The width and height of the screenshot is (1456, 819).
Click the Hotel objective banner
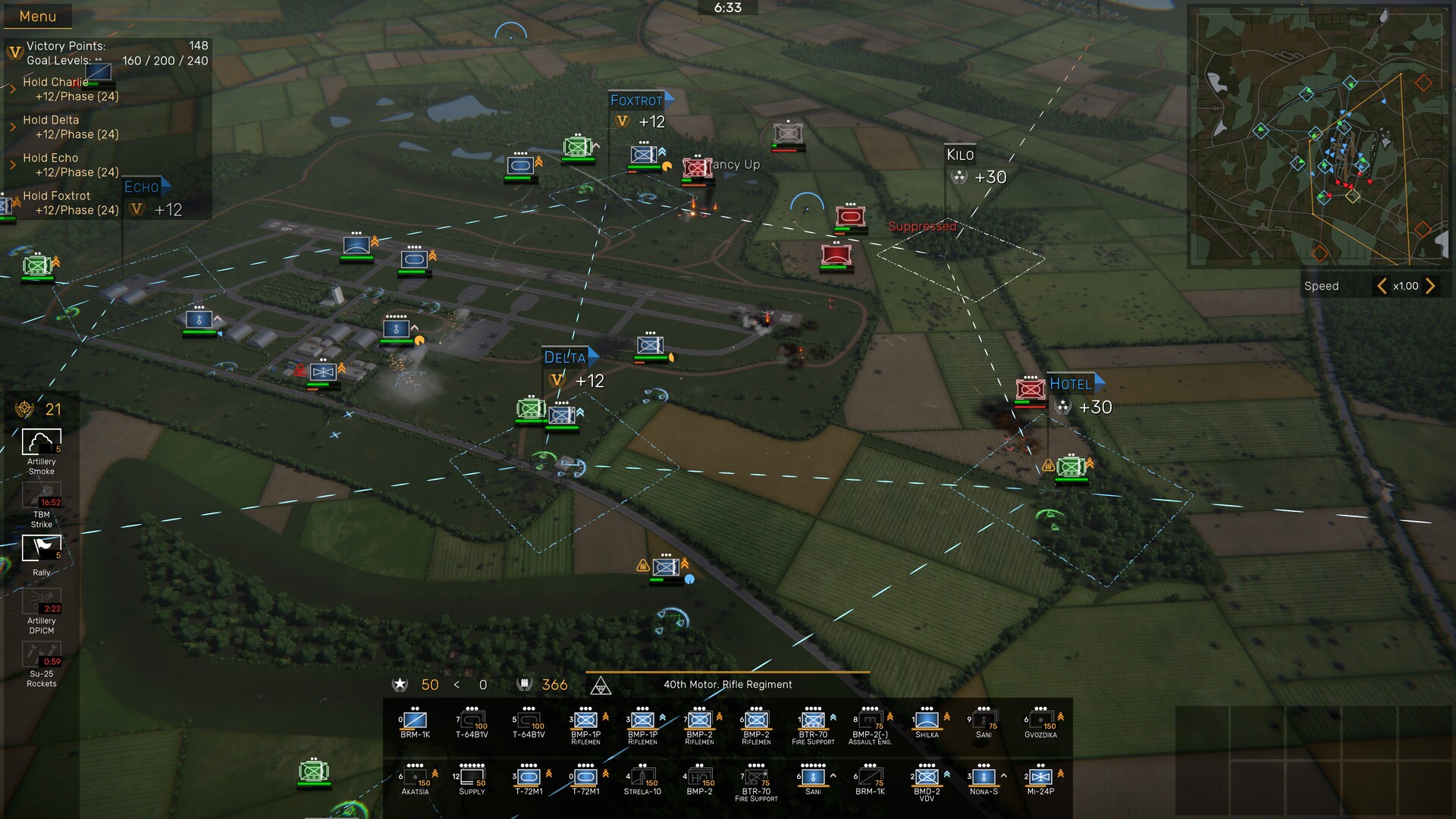point(1071,384)
